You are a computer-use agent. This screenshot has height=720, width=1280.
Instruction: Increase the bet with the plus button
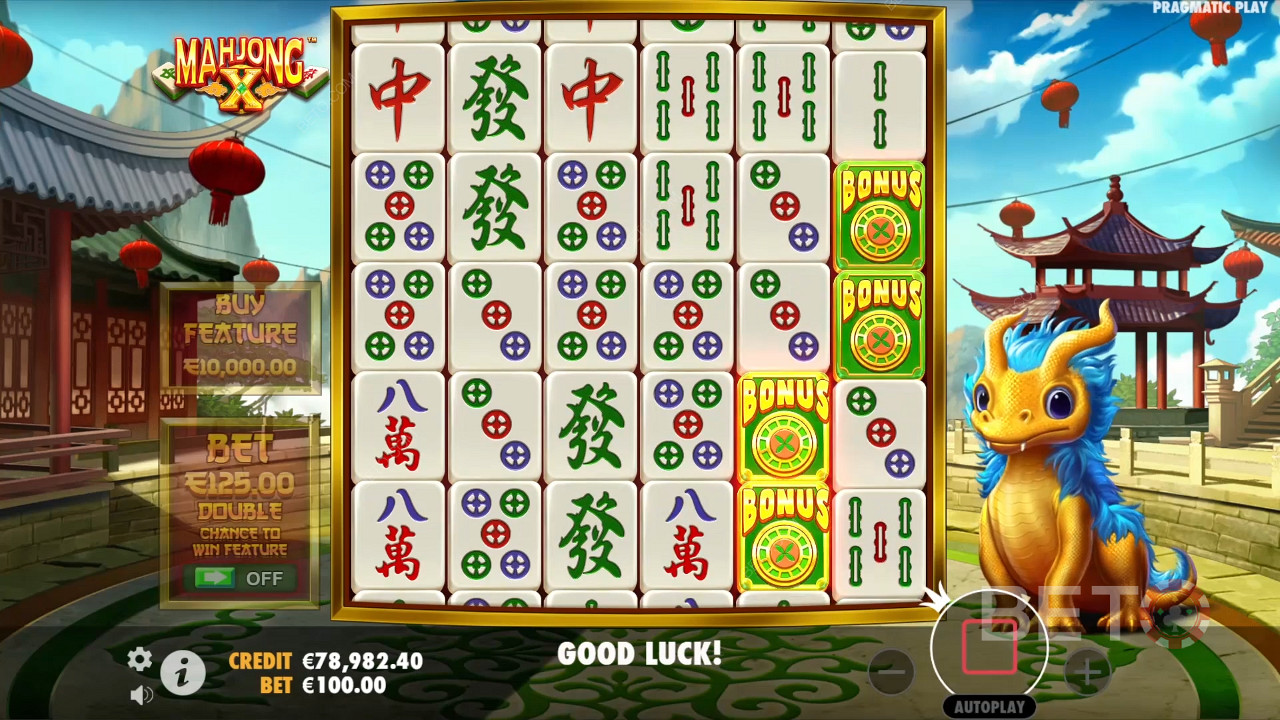pyautogui.click(x=1088, y=672)
